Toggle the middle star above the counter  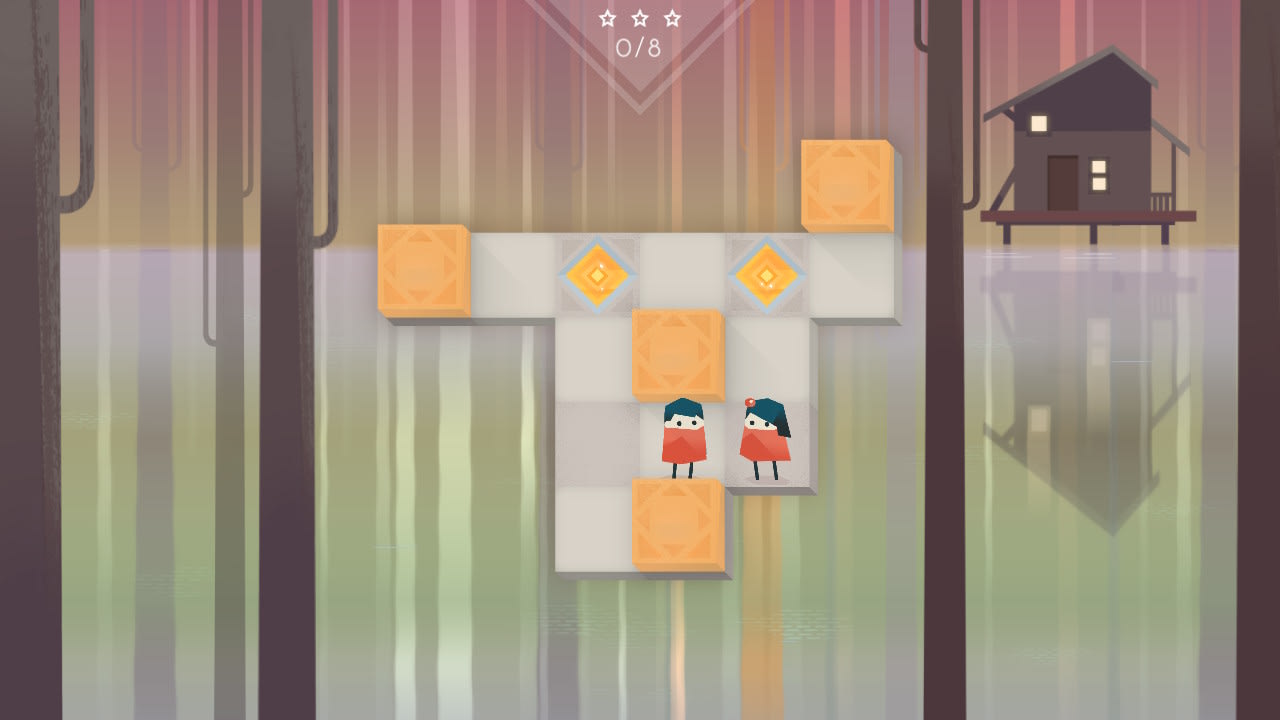tap(640, 17)
